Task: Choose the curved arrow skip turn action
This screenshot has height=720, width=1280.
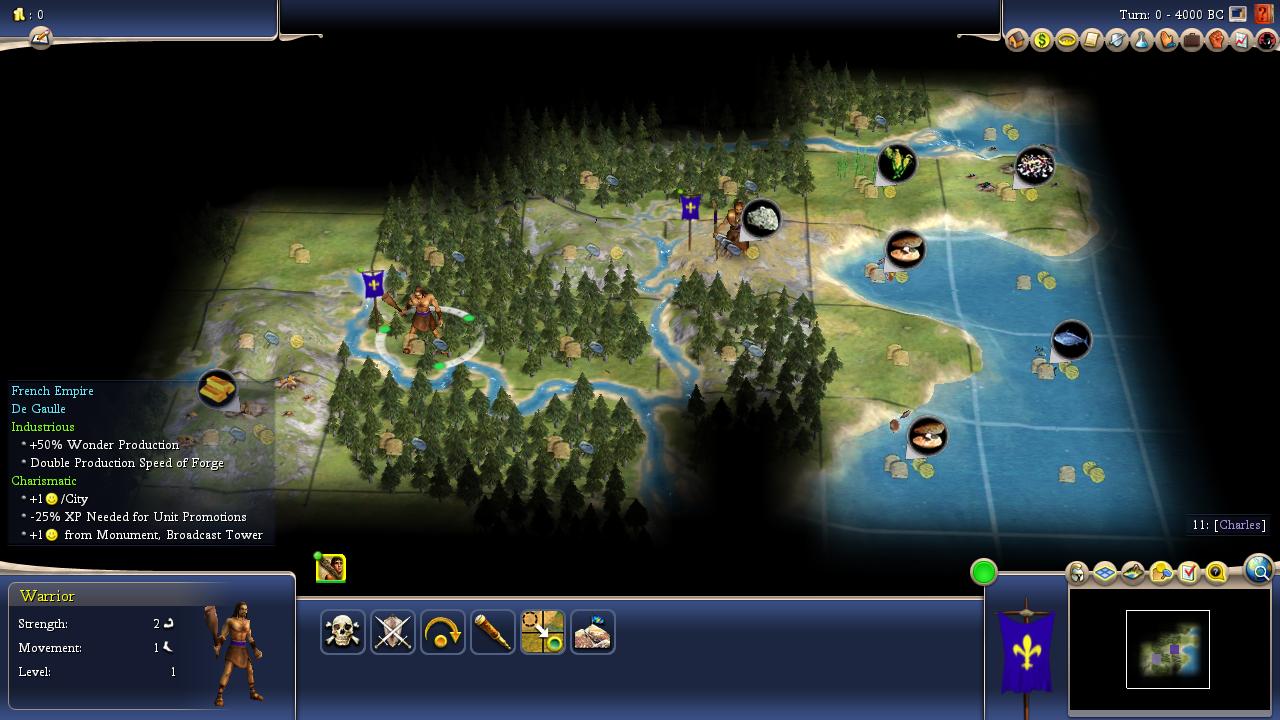Action: 443,632
